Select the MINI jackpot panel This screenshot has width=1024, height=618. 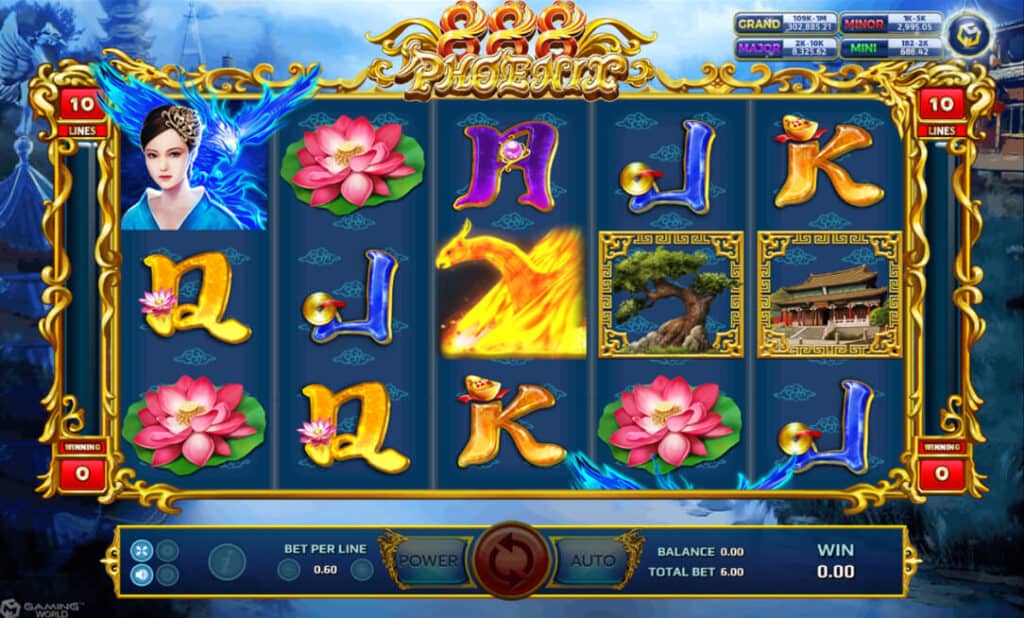890,47
